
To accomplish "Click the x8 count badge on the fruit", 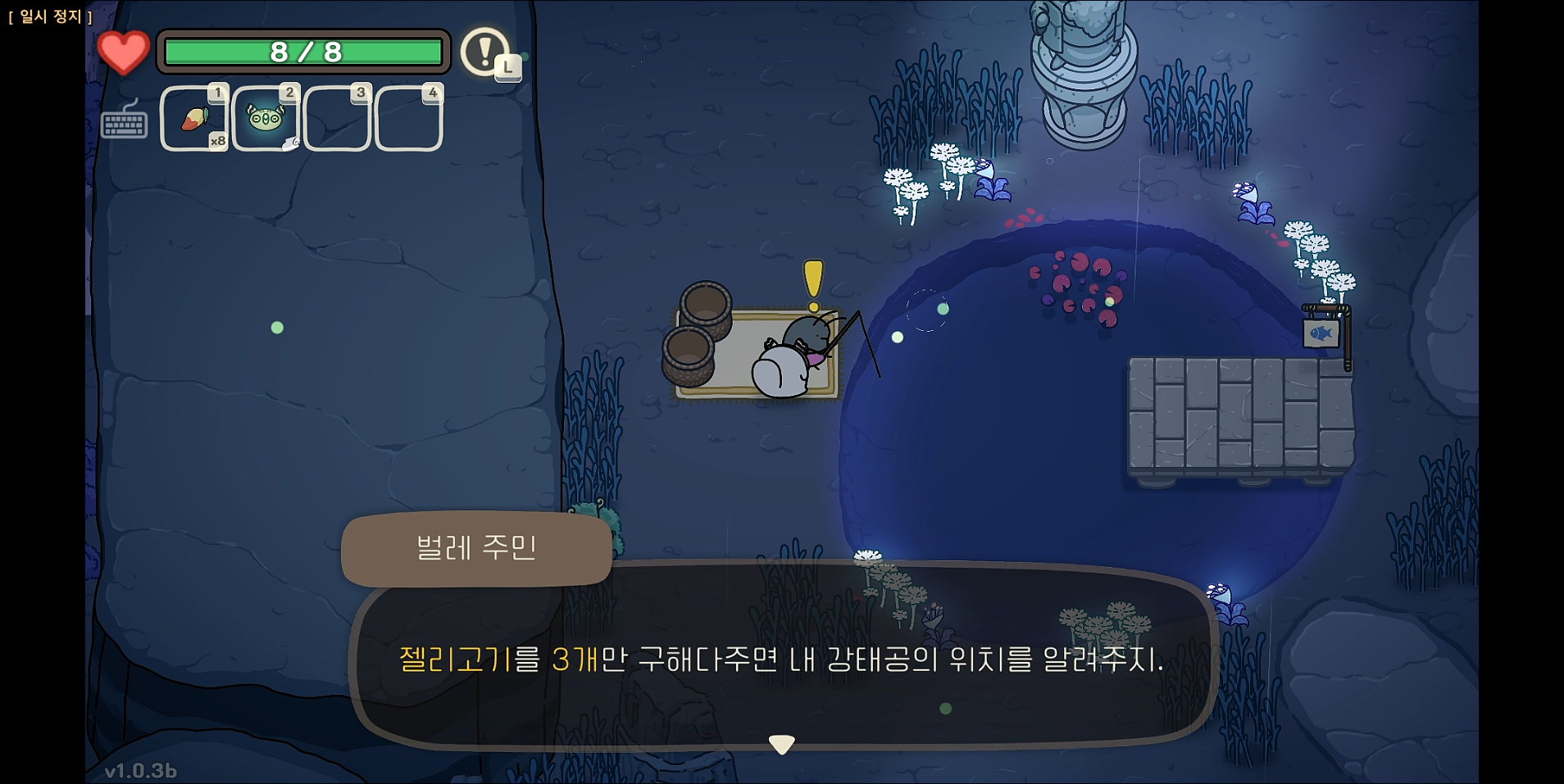I will coord(216,143).
